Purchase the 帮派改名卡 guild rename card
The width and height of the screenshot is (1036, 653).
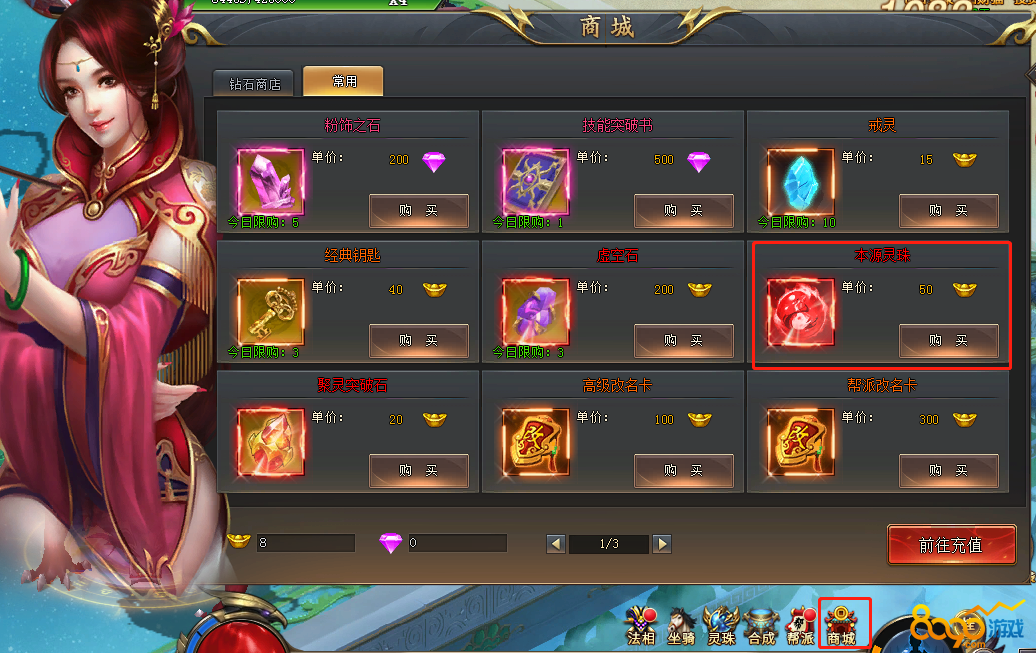[948, 471]
